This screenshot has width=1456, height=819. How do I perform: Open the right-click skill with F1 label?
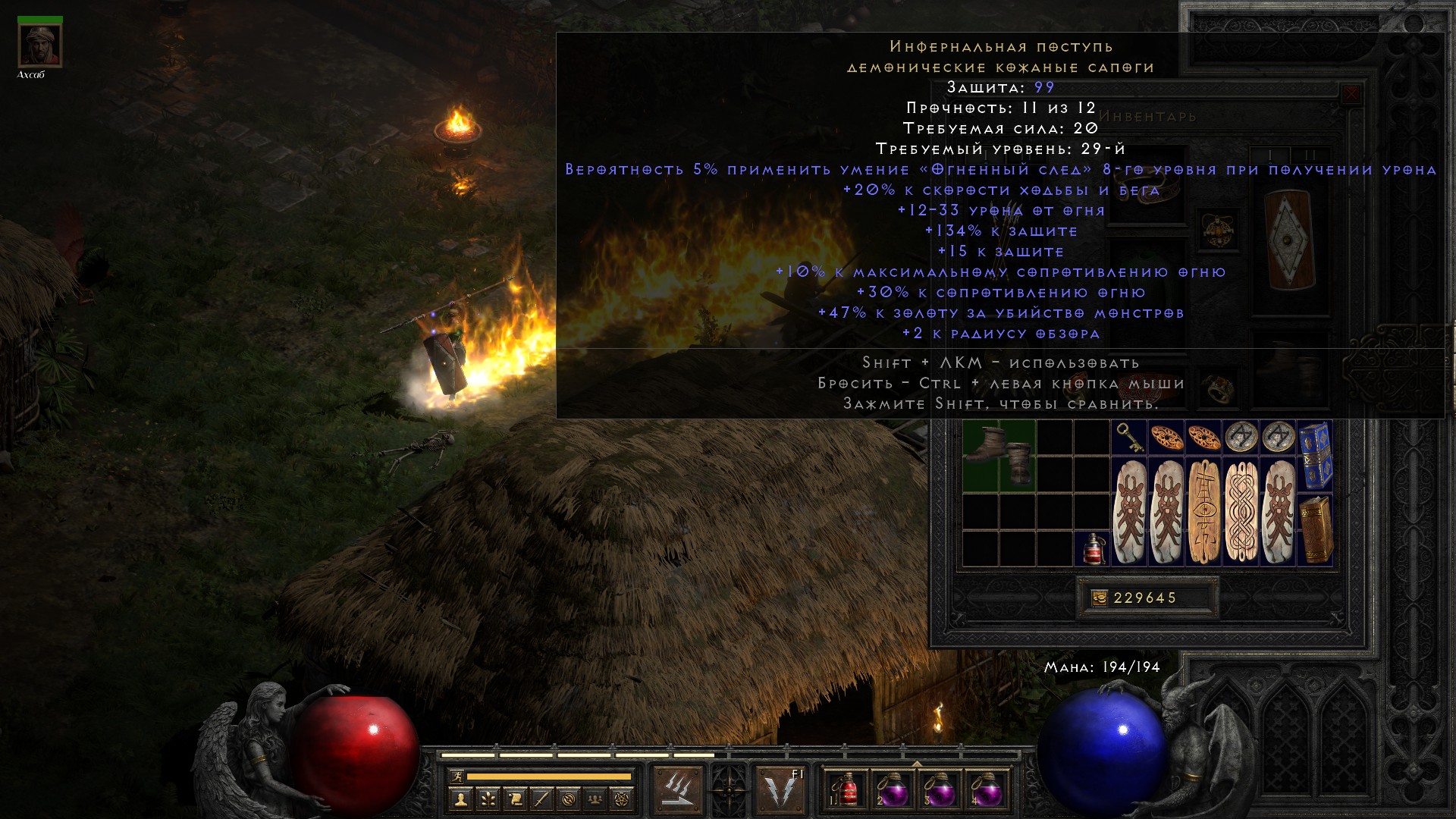pos(781,788)
